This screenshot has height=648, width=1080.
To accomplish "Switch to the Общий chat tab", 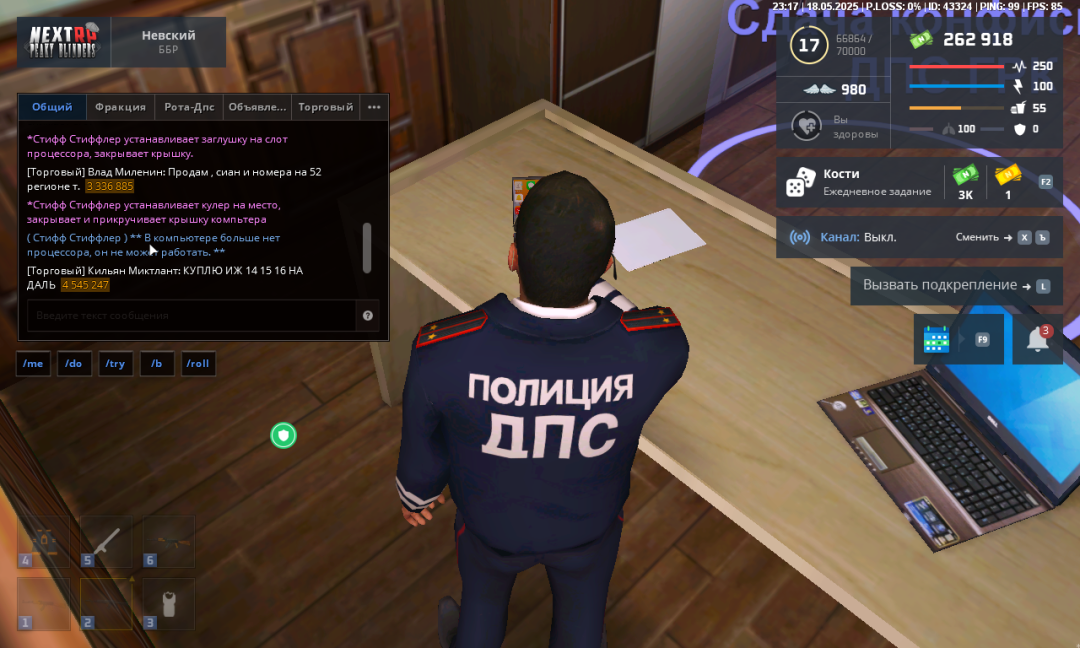I will (x=52, y=107).
